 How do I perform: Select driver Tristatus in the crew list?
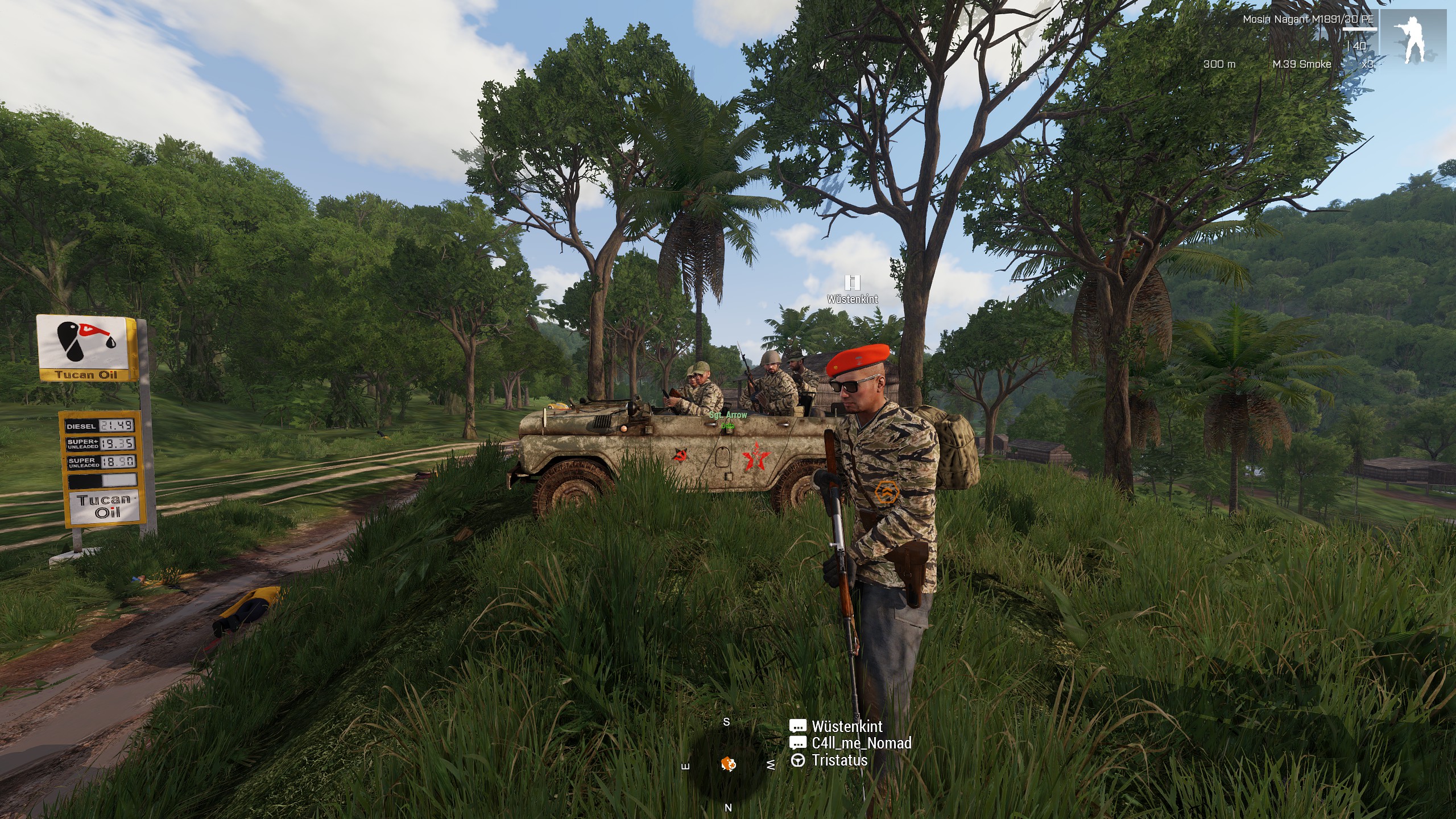click(x=839, y=760)
